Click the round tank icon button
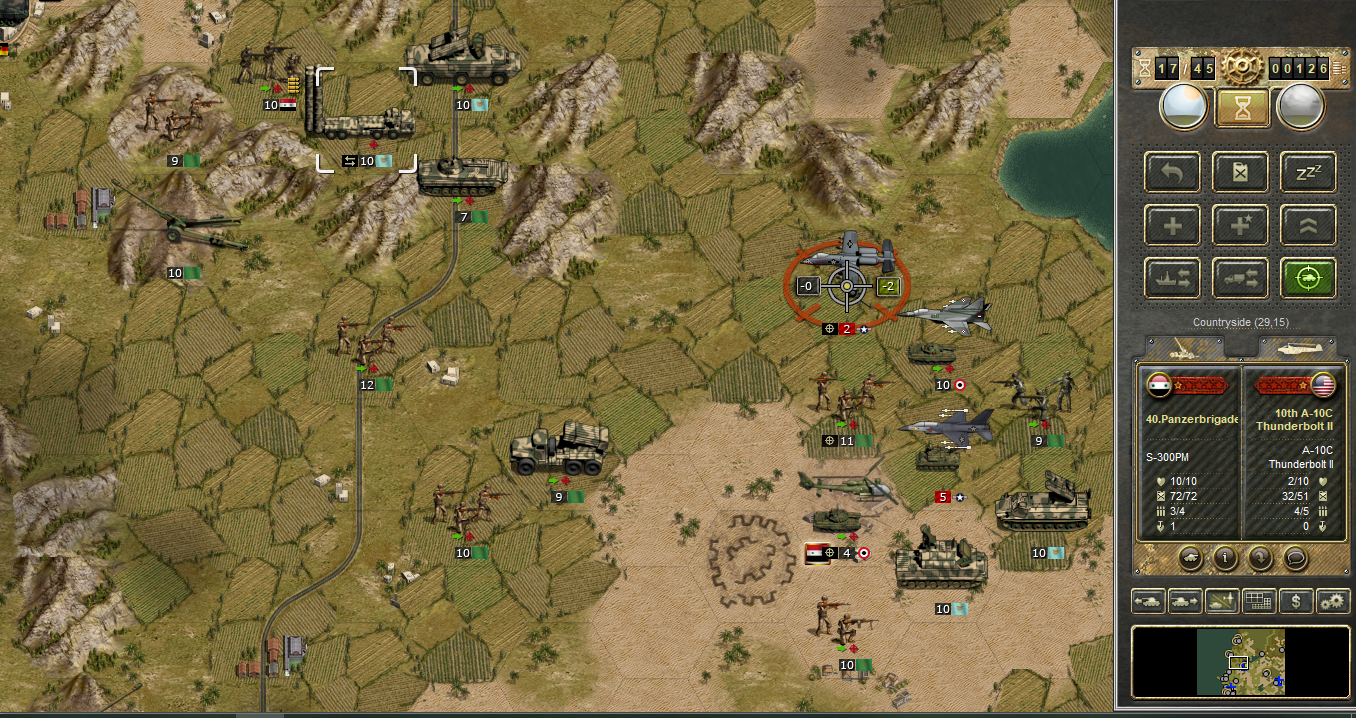 tap(1190, 558)
